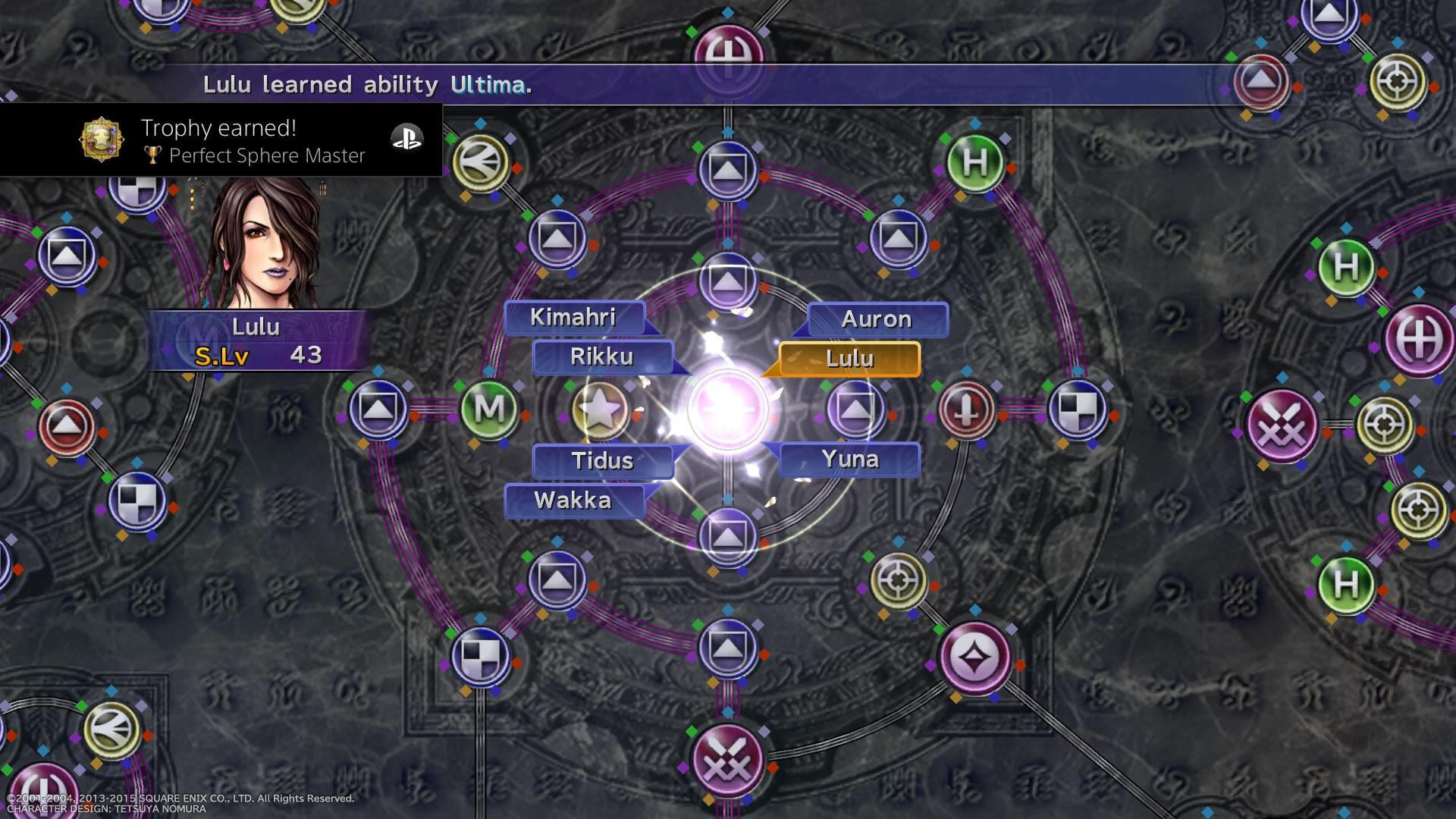Click Lulu's S.Lv 43 display
Viewport: 1456px width, 819px height.
click(258, 353)
